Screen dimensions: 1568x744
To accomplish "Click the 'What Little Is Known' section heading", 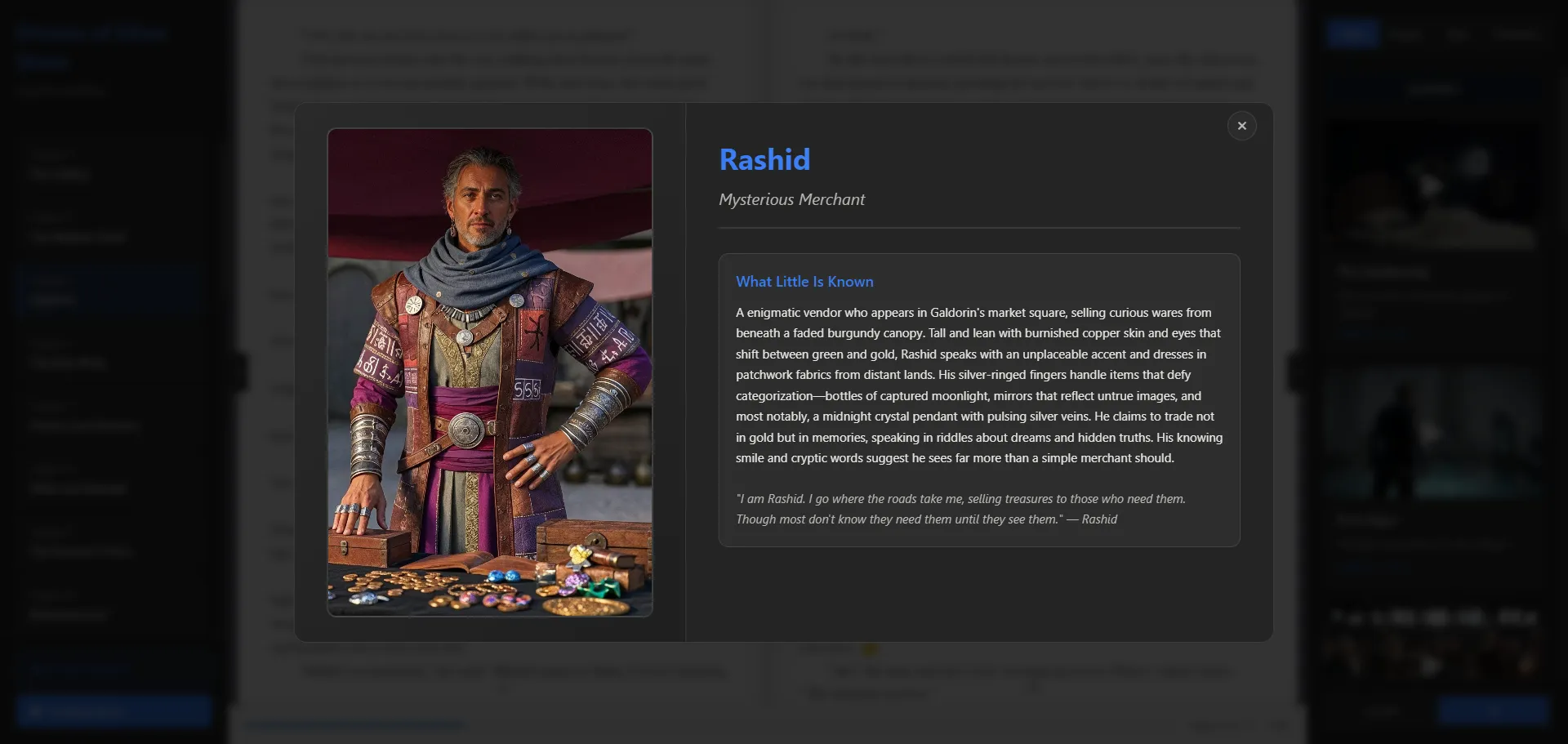I will tap(804, 281).
